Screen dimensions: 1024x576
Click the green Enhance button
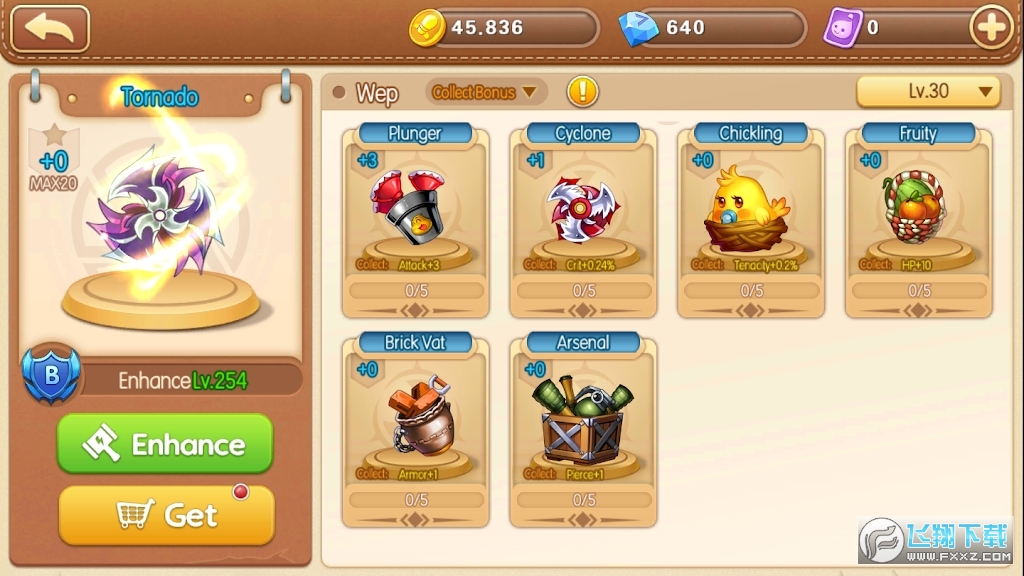165,444
